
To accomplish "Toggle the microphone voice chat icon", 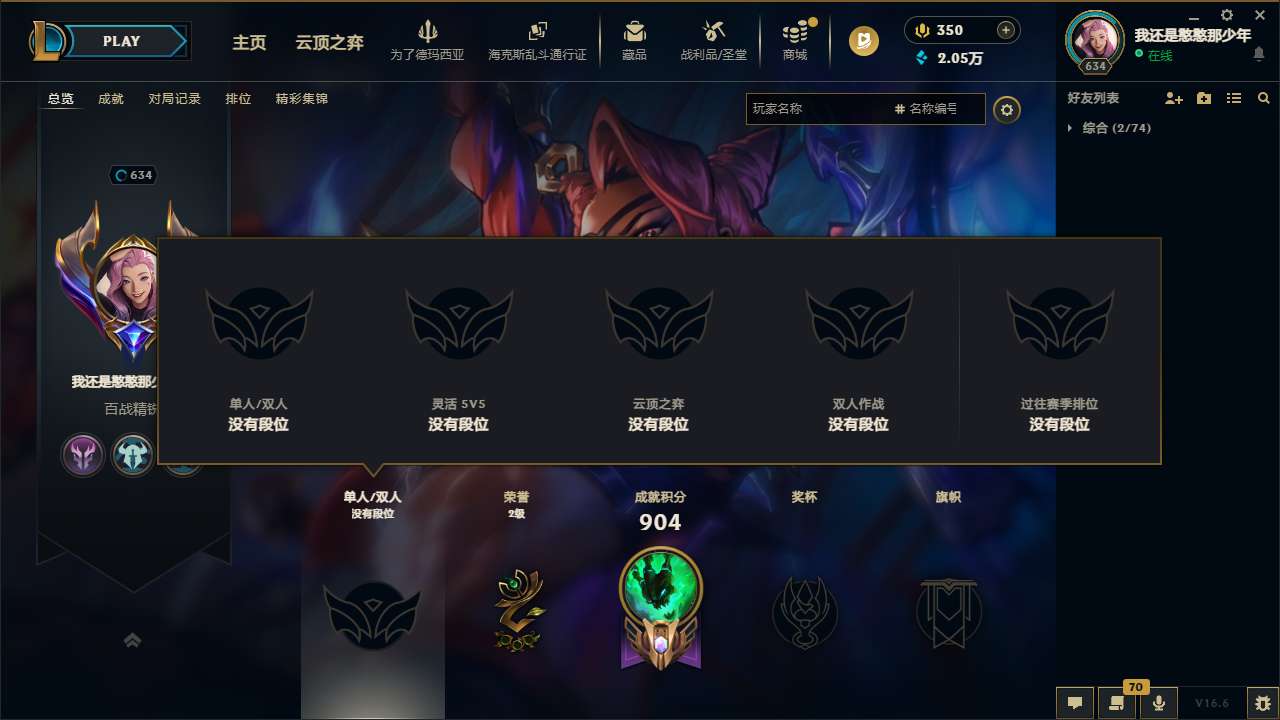I will (1160, 703).
